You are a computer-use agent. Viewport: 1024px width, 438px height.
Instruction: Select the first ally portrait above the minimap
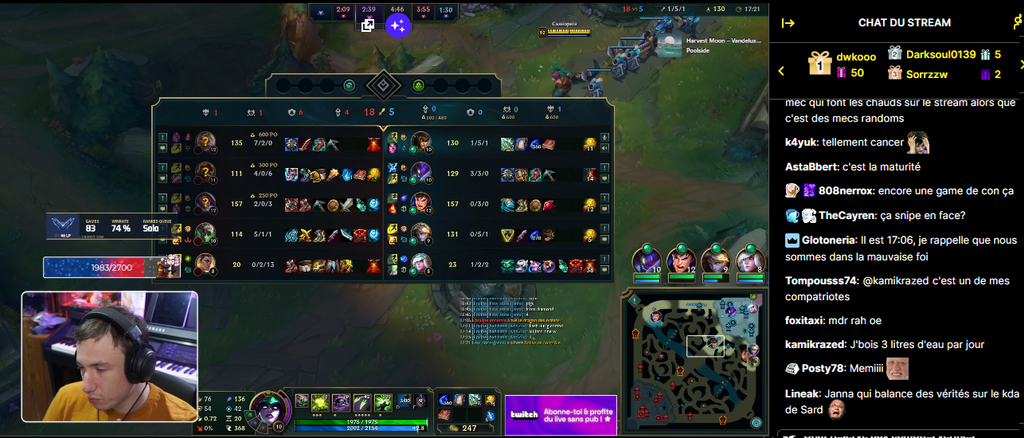[x=647, y=262]
